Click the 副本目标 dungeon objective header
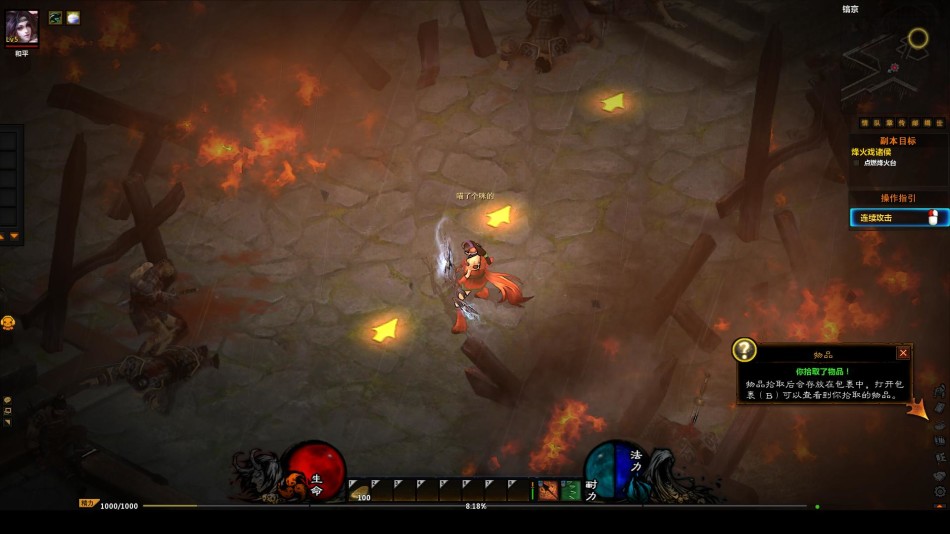Screen dimensions: 950x534 pos(897,141)
